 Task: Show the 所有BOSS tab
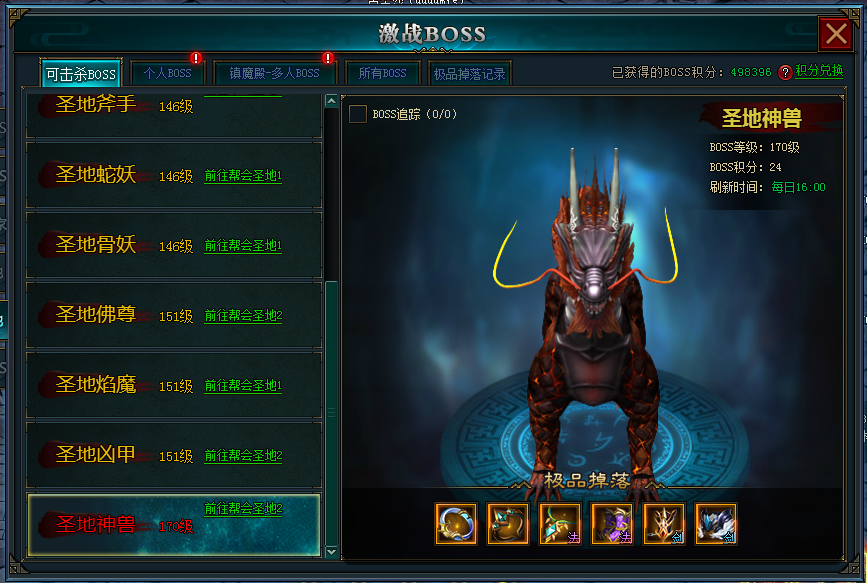pyautogui.click(x=382, y=74)
